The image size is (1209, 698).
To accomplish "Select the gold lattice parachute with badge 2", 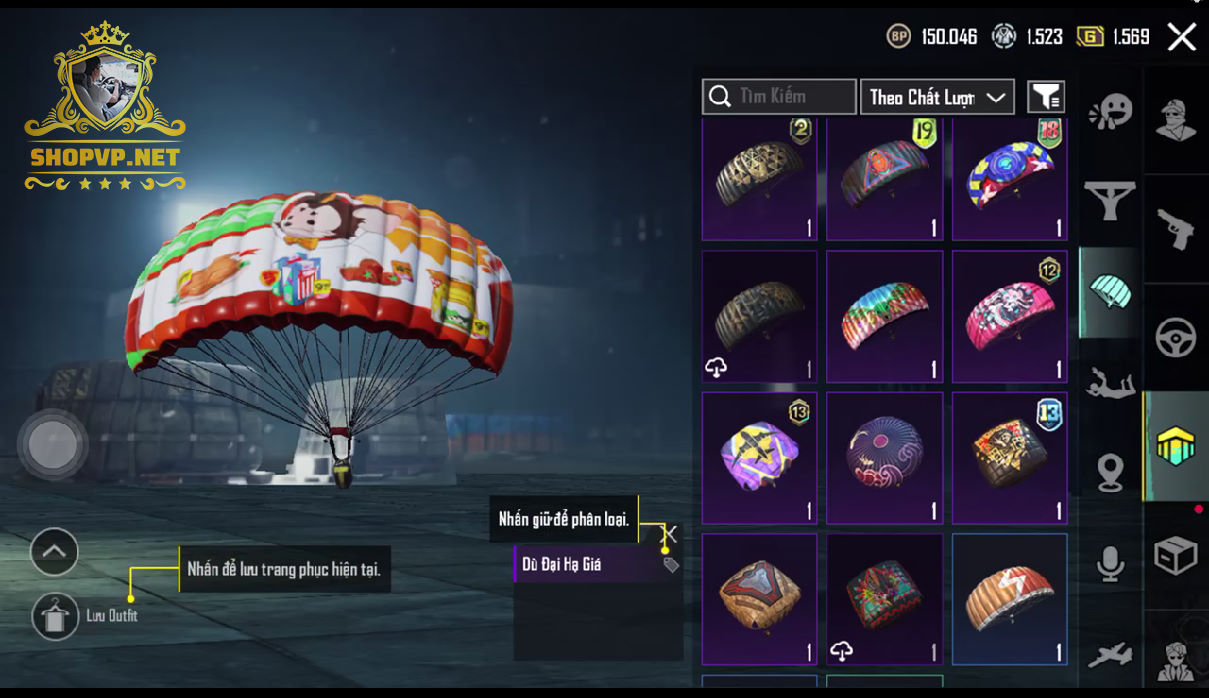I will 759,180.
